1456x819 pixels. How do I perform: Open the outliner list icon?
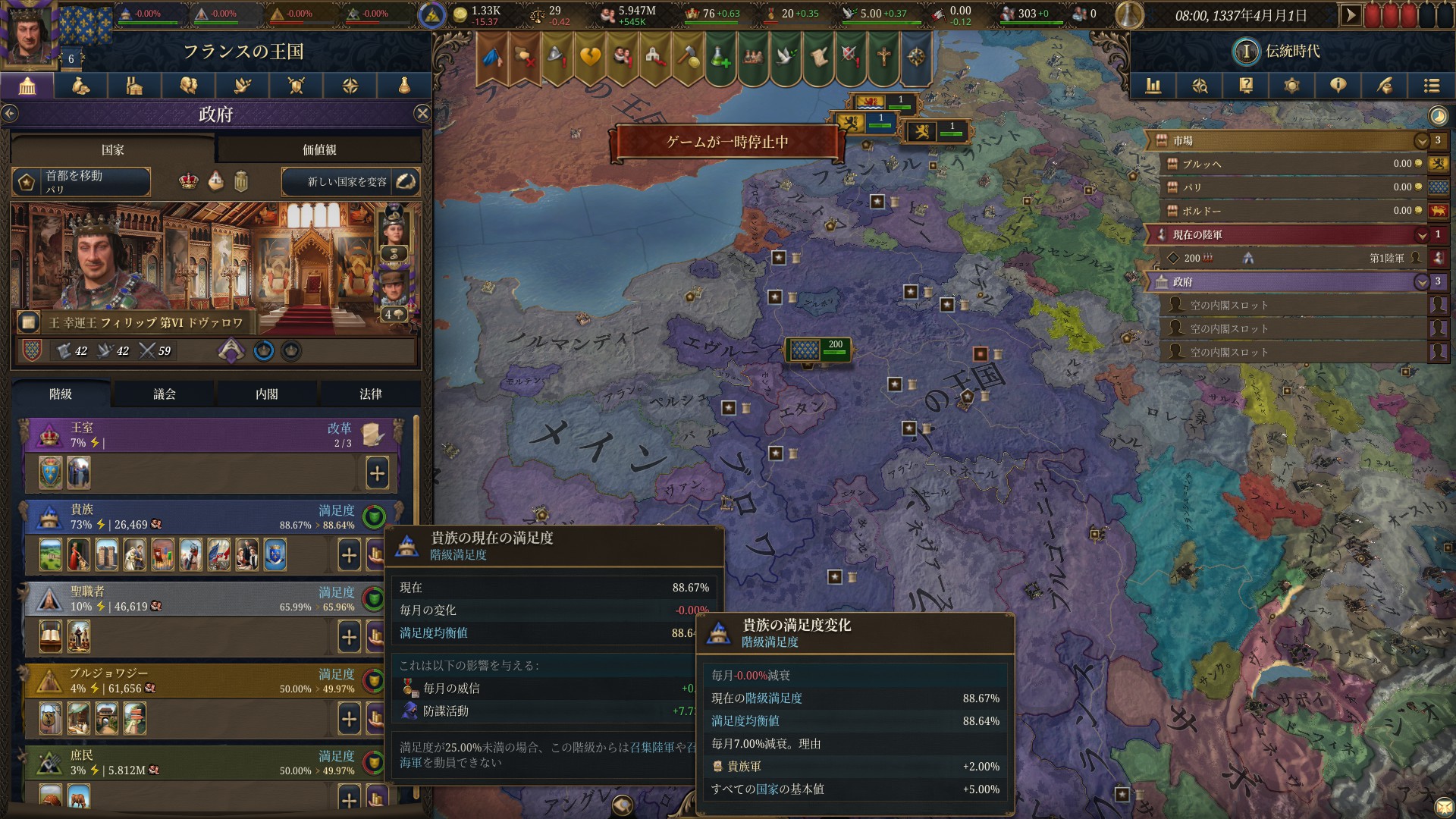click(x=1432, y=86)
